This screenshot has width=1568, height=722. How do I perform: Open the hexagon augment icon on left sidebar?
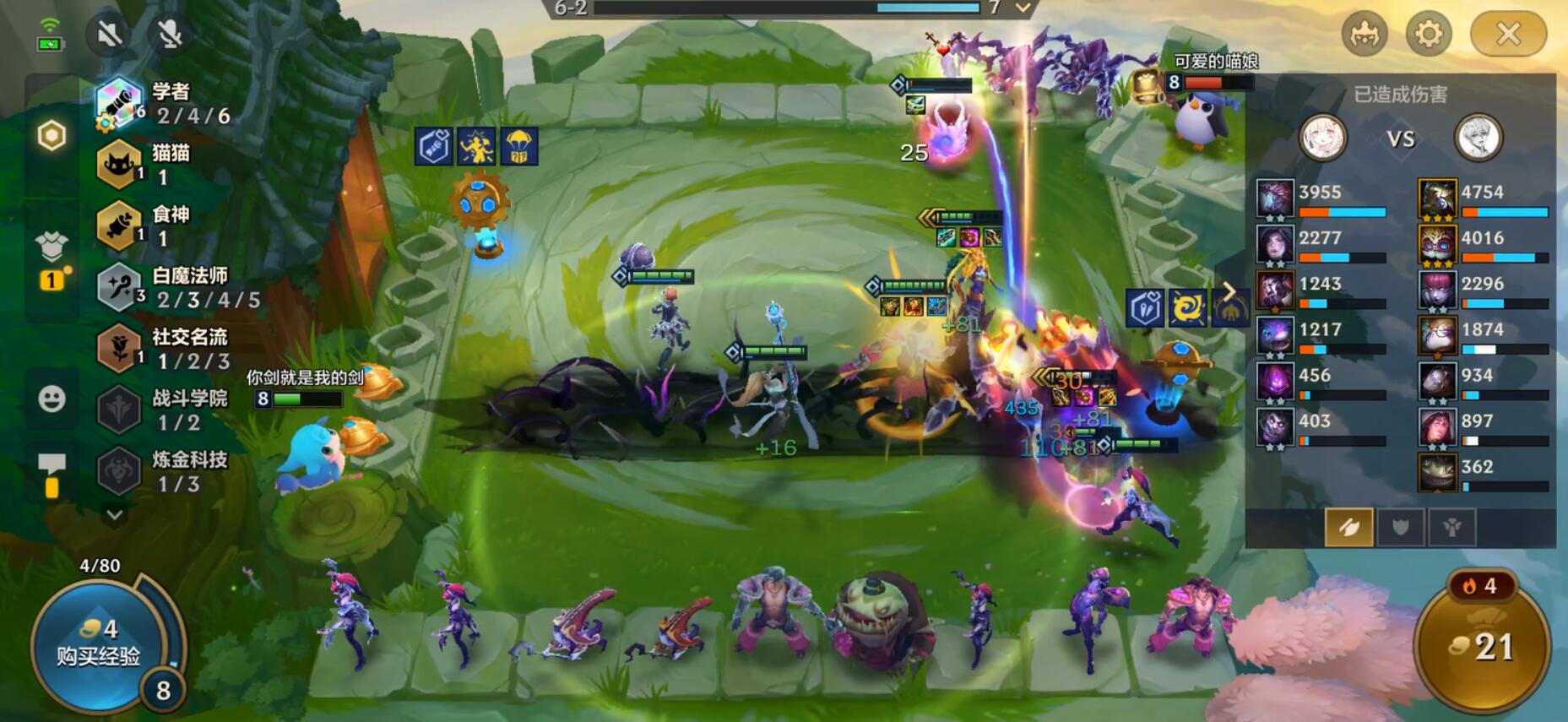[x=52, y=135]
